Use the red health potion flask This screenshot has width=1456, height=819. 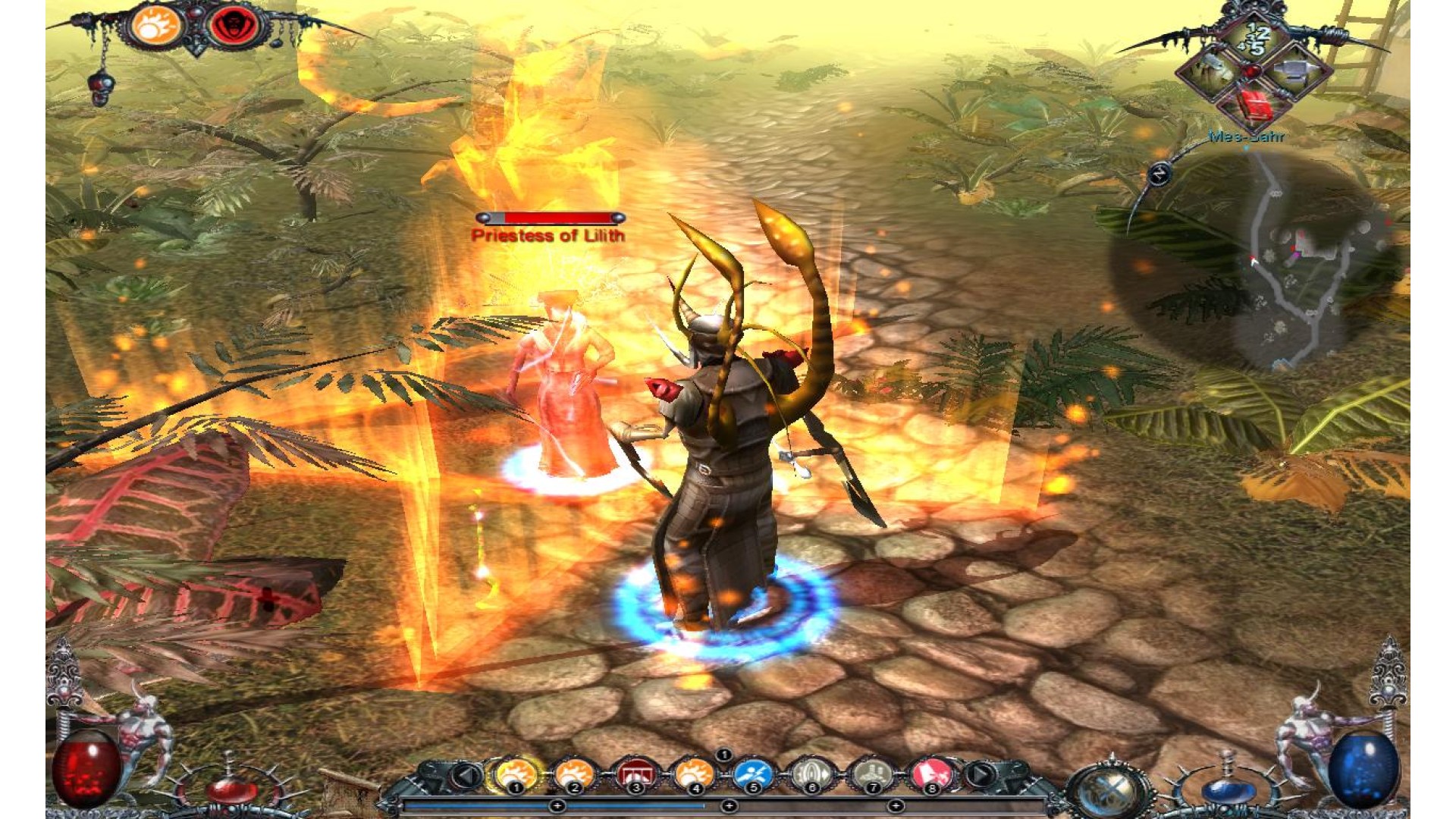(229, 787)
